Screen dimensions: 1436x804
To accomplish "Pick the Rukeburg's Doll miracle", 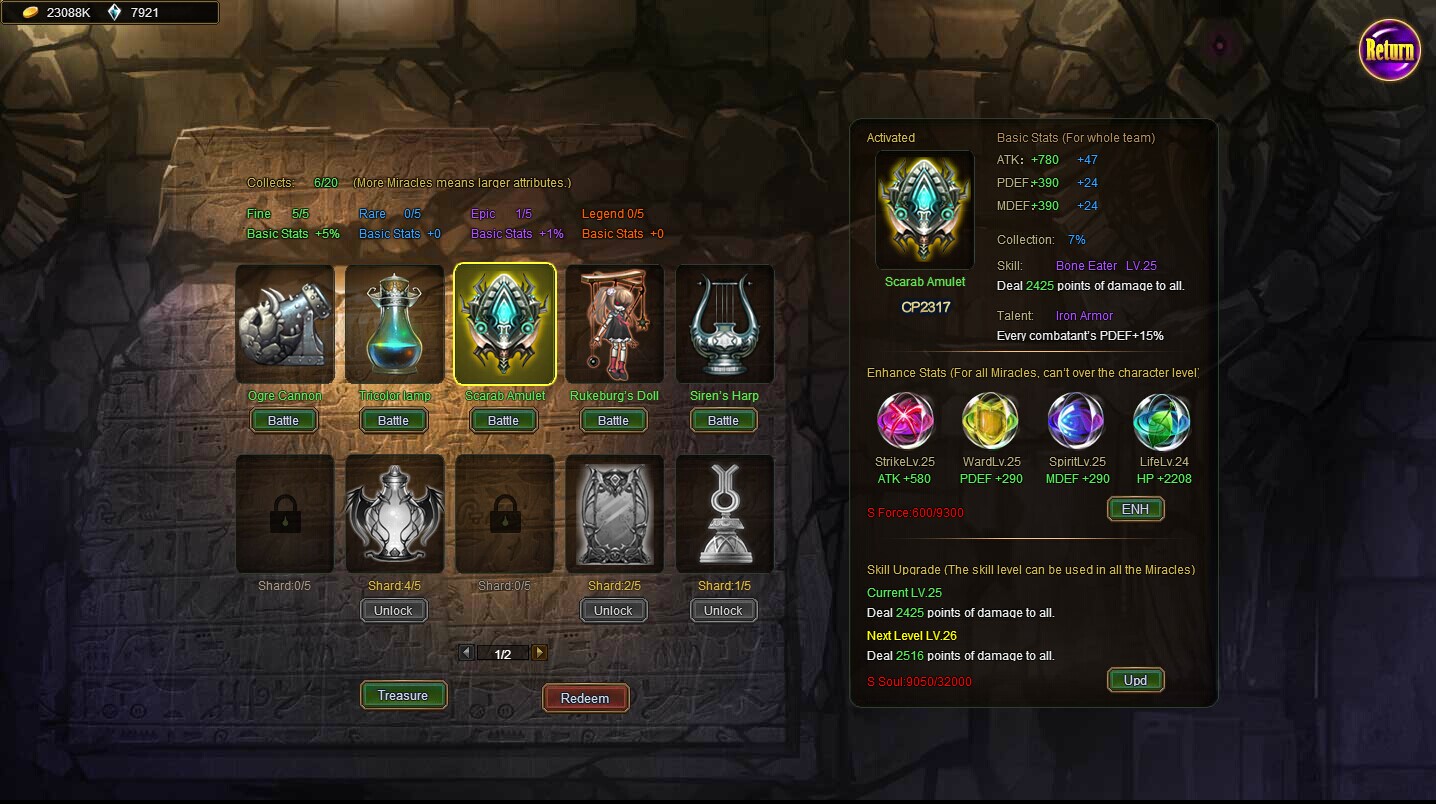I will click(x=615, y=323).
